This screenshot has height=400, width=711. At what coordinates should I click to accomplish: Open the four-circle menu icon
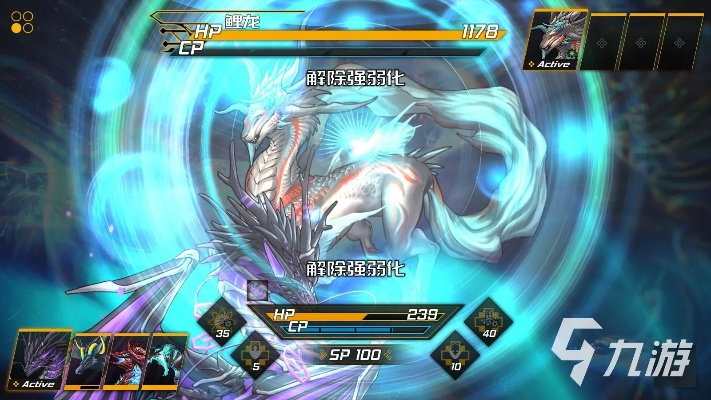click(x=22, y=22)
